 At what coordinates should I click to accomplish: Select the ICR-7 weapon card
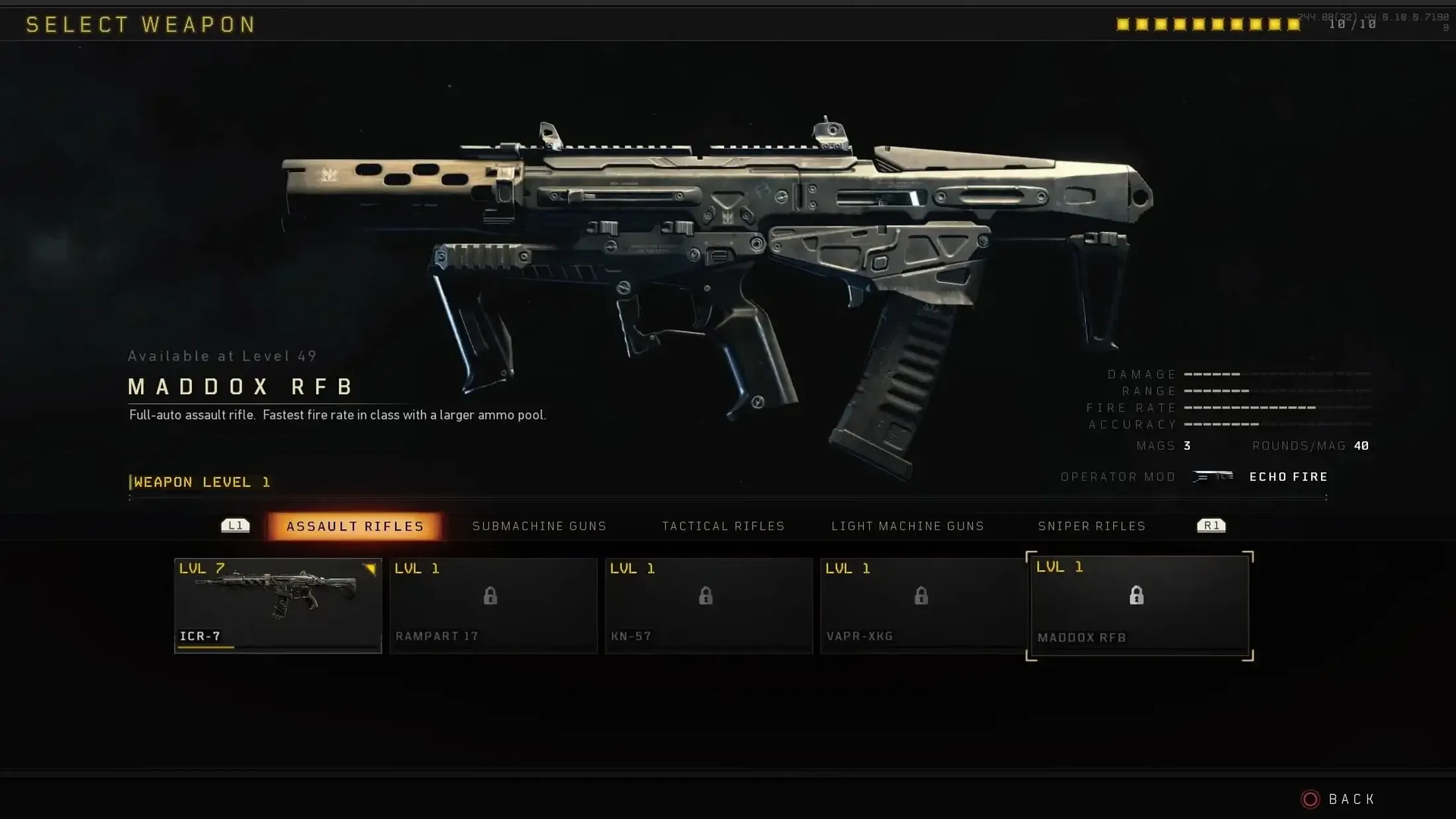(277, 605)
